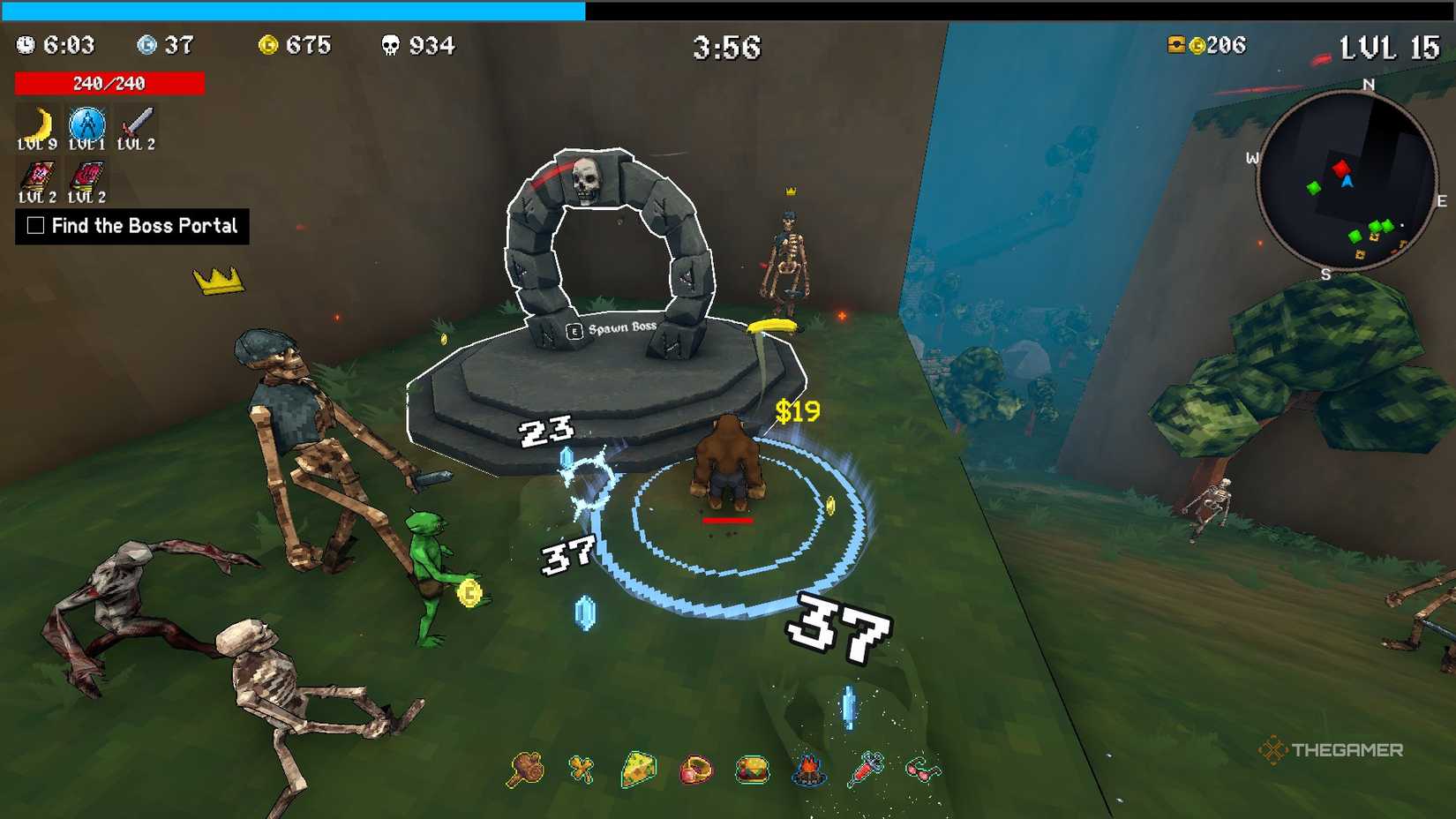Click the clock timer icon
Viewport: 1456px width, 819px height.
(25, 45)
